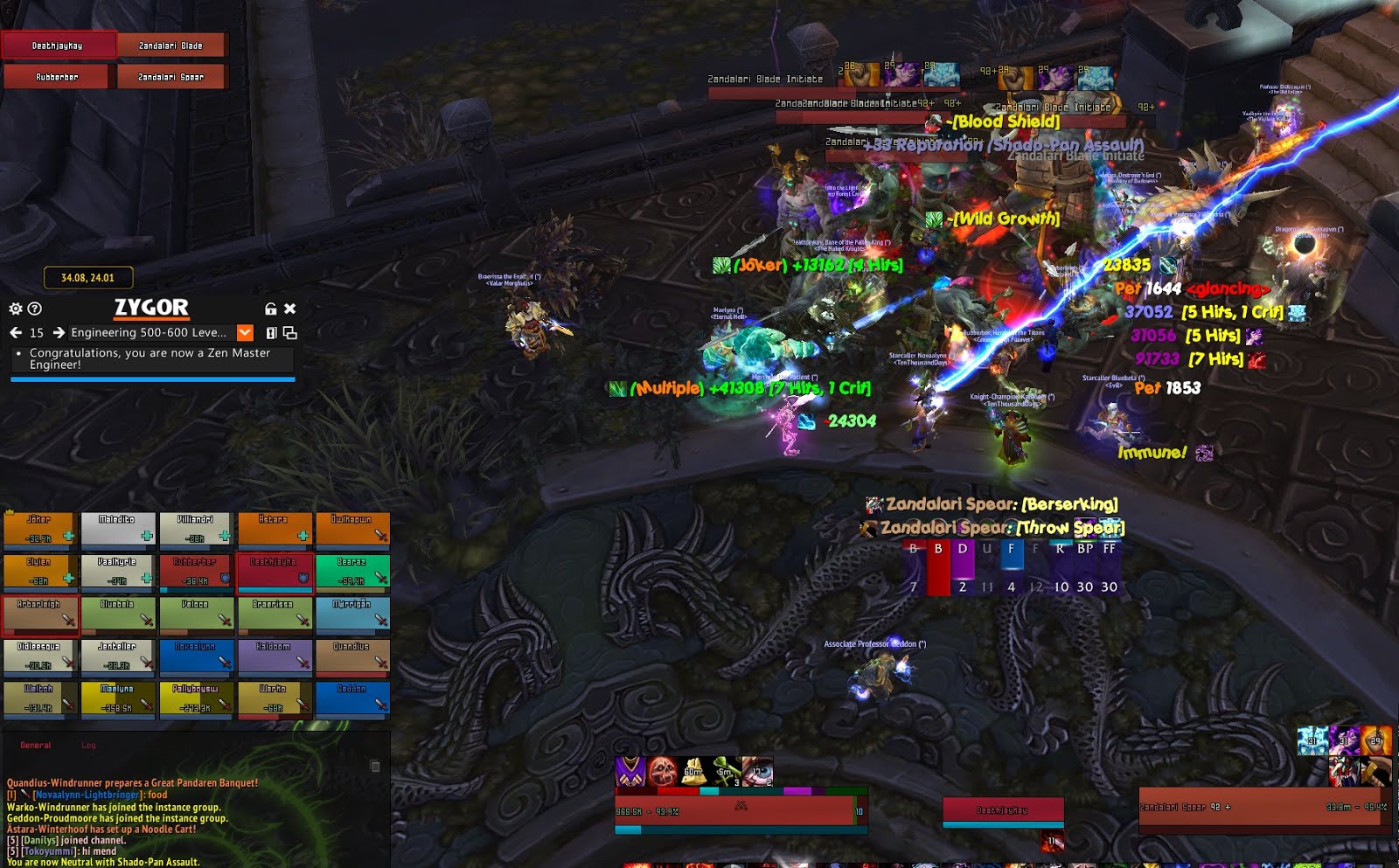This screenshot has width=1399, height=868.
Task: Go to the next Zygor guide step
Action: tap(59, 333)
